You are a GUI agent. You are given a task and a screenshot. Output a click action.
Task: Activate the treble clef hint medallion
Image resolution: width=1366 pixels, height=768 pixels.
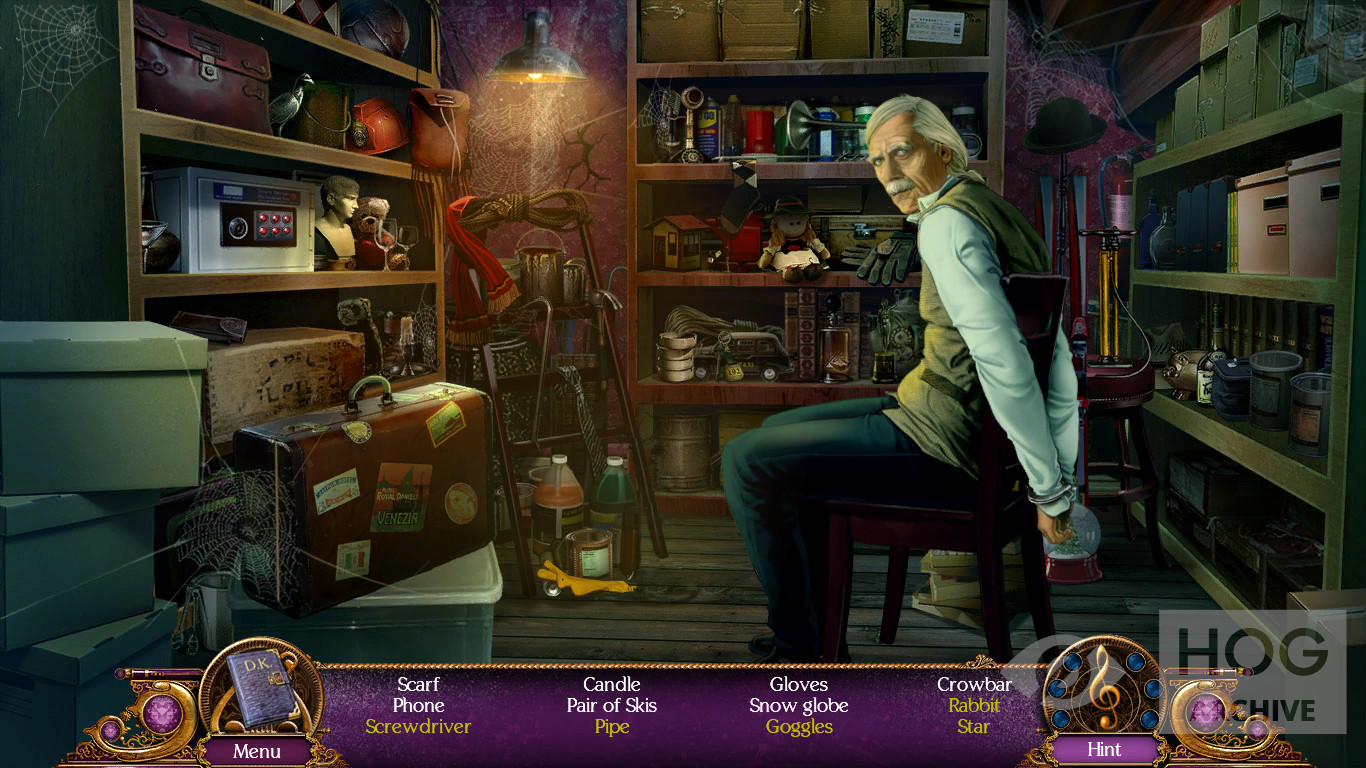[x=1104, y=688]
